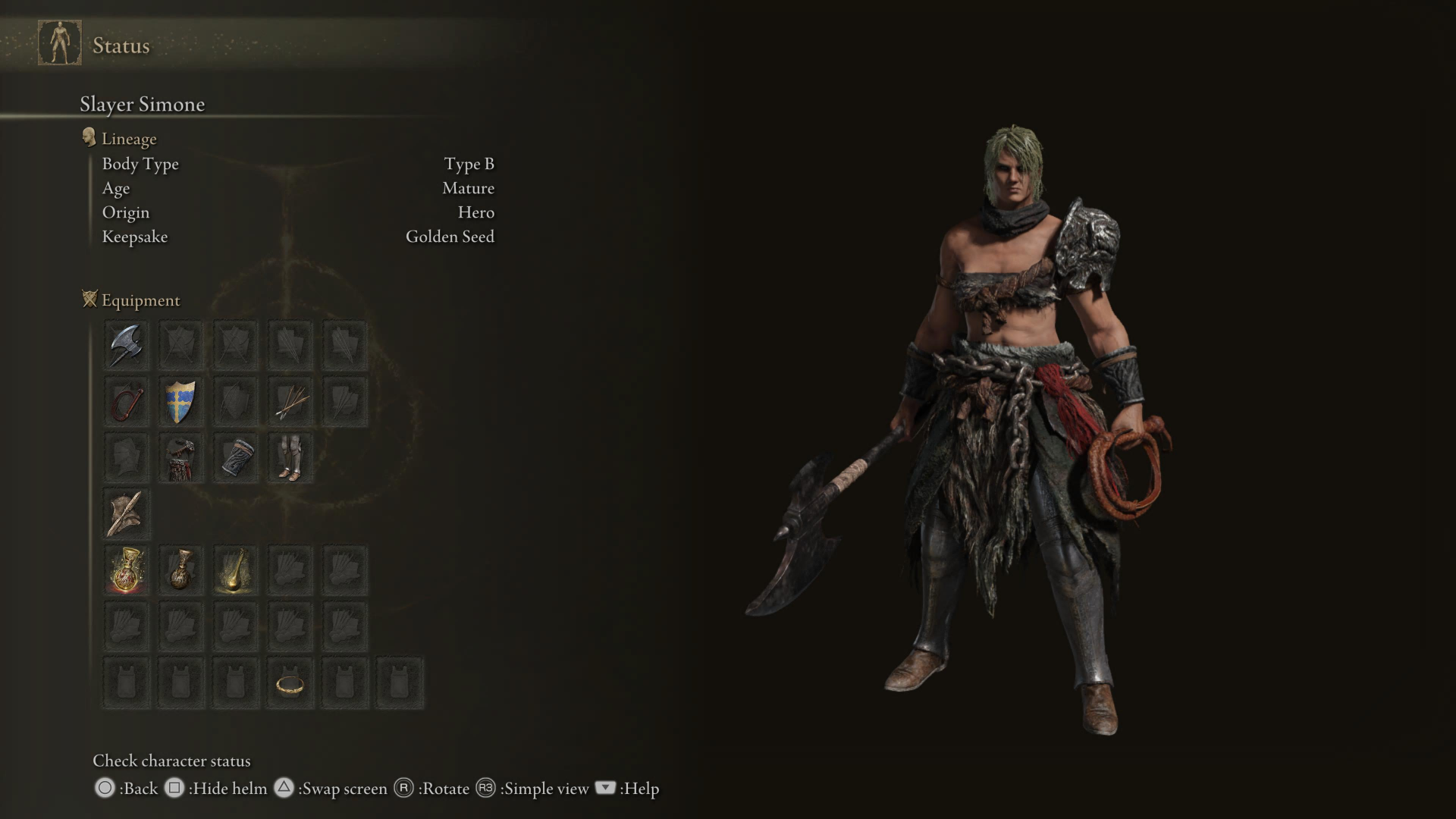Select the dark gauntlet armor slot
1456x819 pixels.
(236, 458)
